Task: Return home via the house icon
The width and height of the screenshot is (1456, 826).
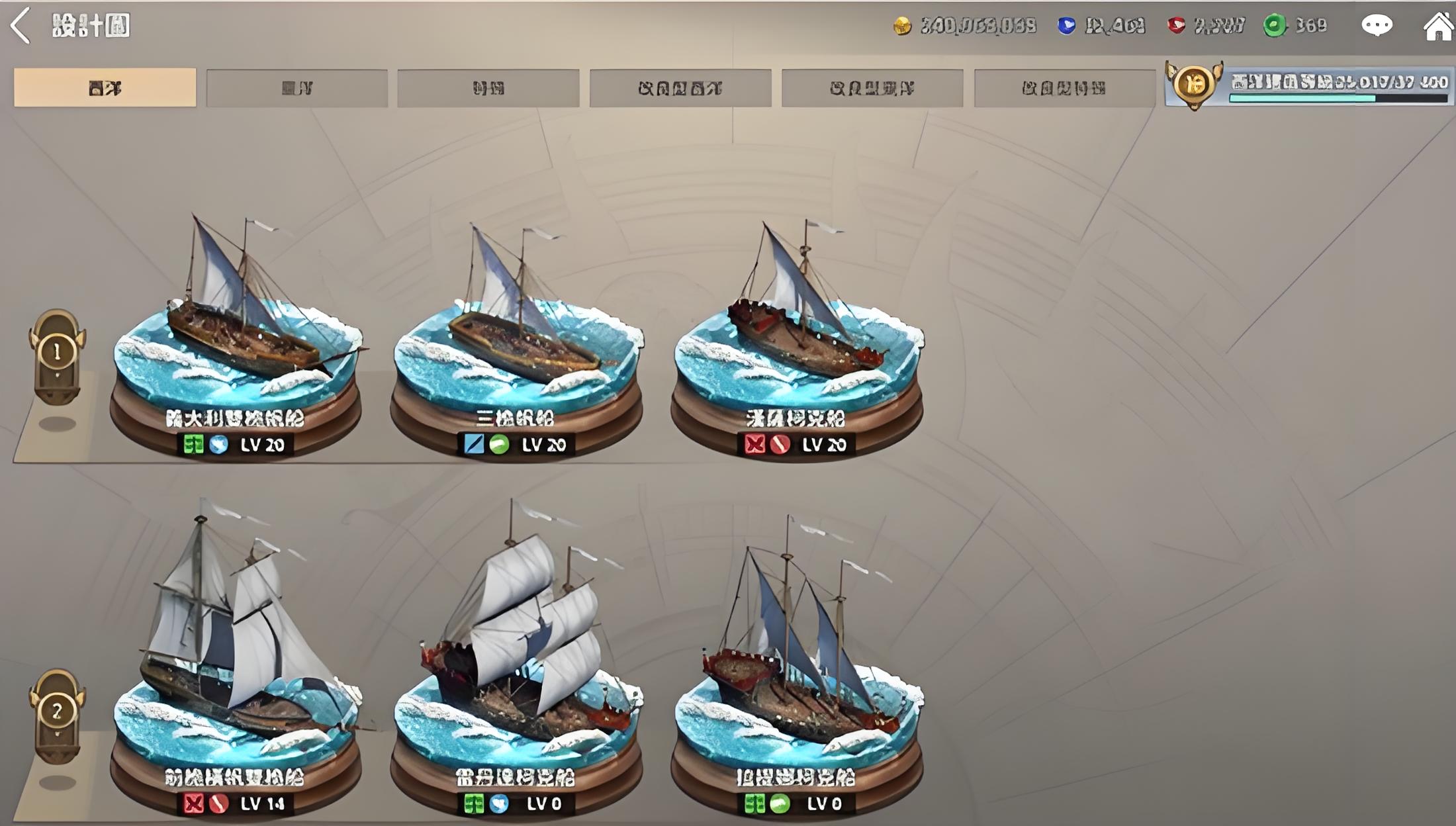Action: tap(1437, 26)
